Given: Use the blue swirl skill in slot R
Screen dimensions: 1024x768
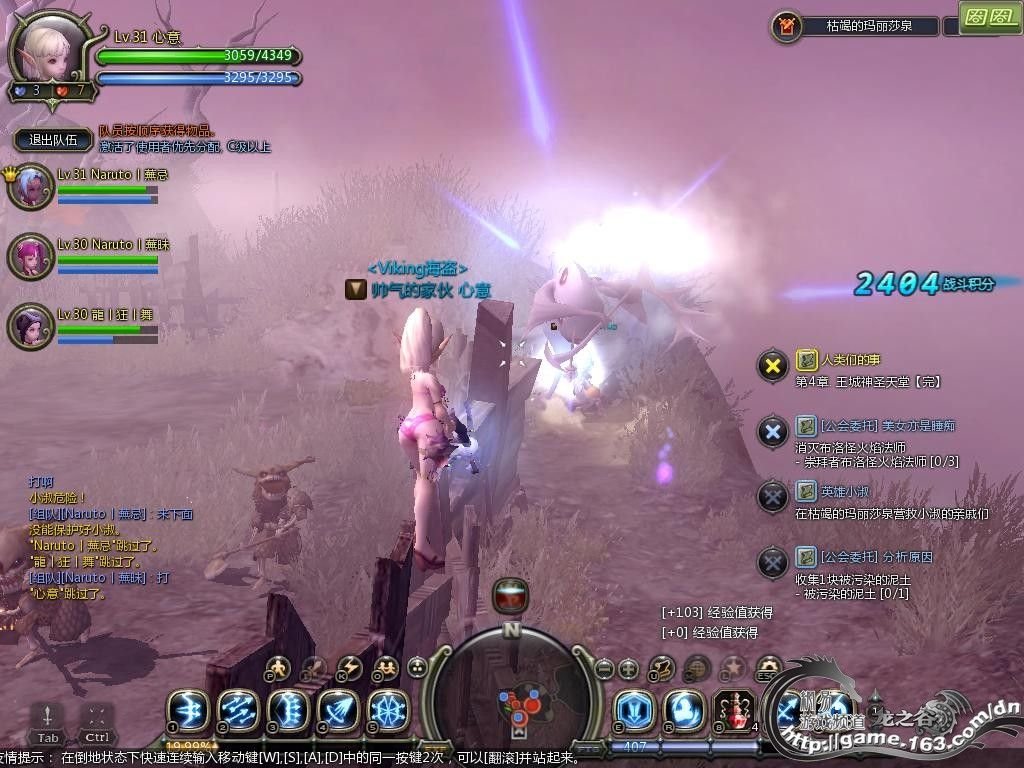Looking at the screenshot, I should point(684,710).
